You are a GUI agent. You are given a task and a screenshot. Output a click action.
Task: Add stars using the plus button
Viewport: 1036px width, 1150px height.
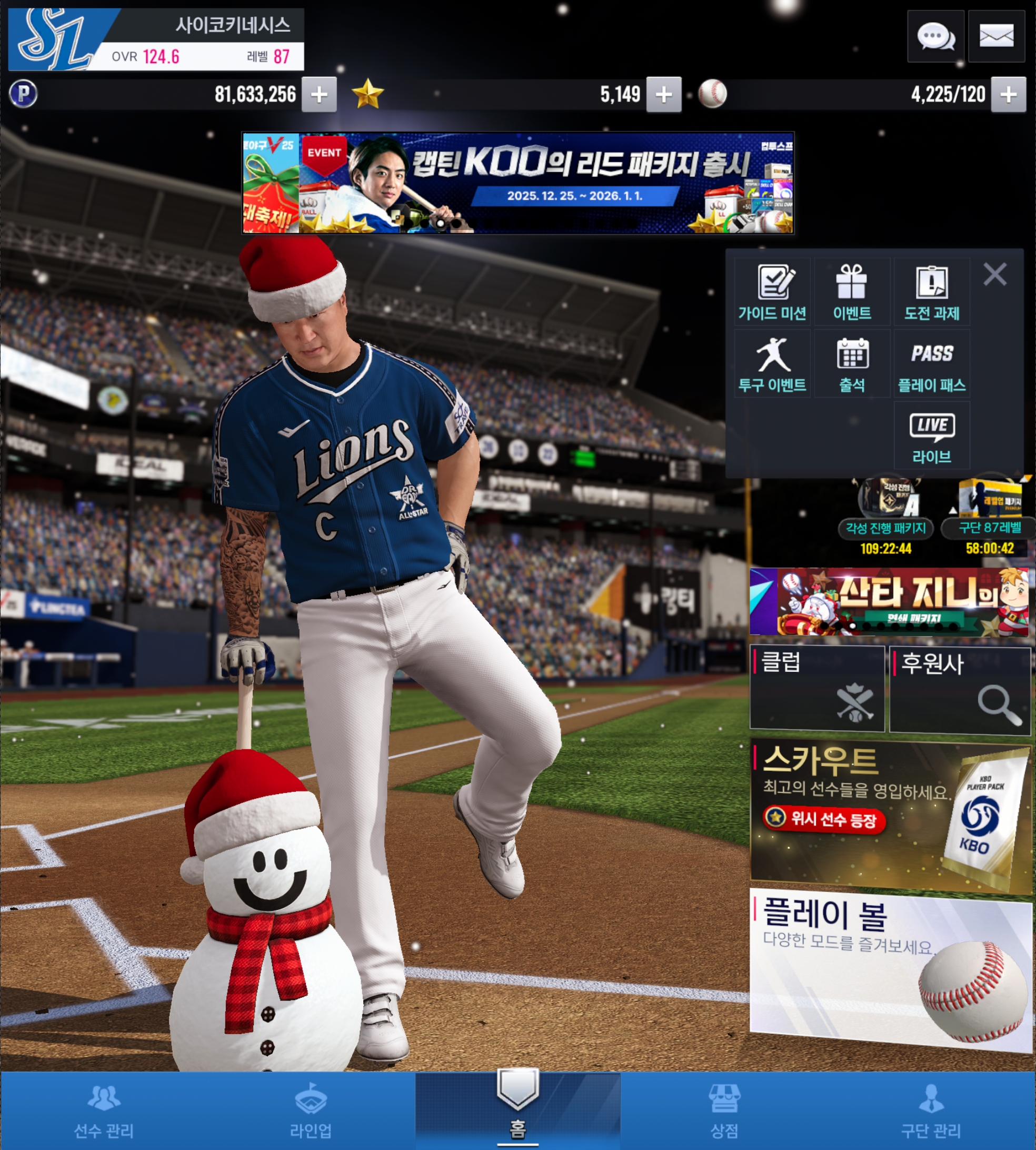663,94
